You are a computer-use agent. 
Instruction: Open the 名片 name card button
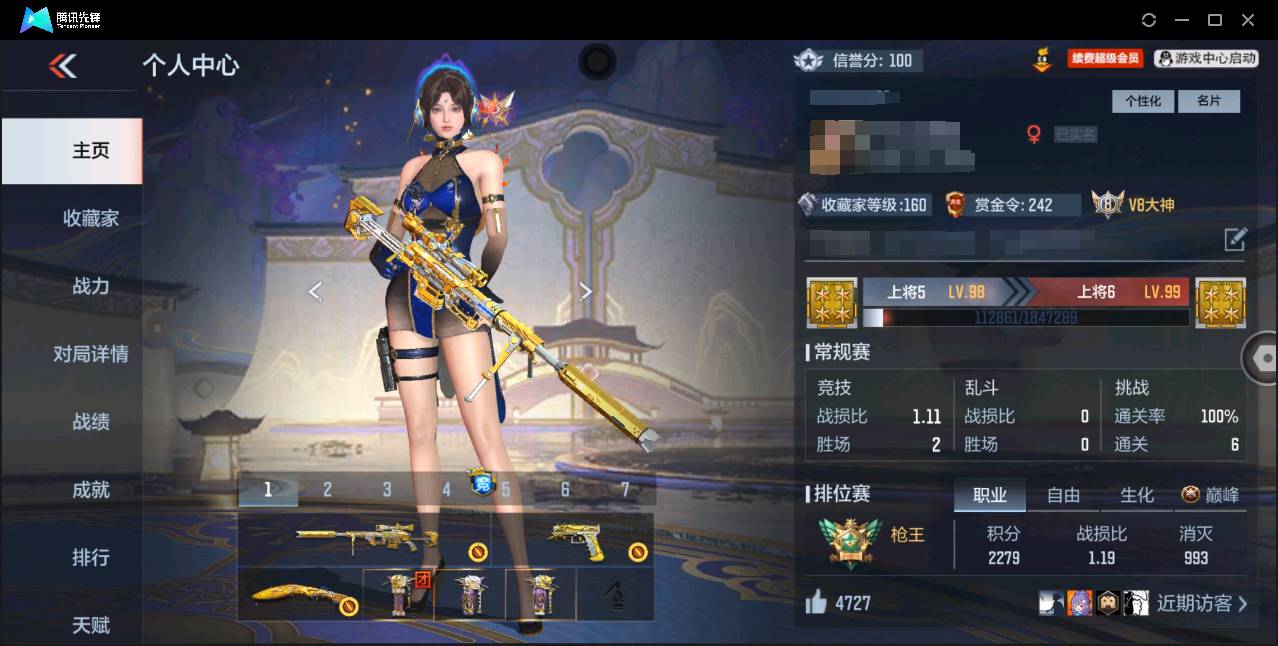(1208, 101)
